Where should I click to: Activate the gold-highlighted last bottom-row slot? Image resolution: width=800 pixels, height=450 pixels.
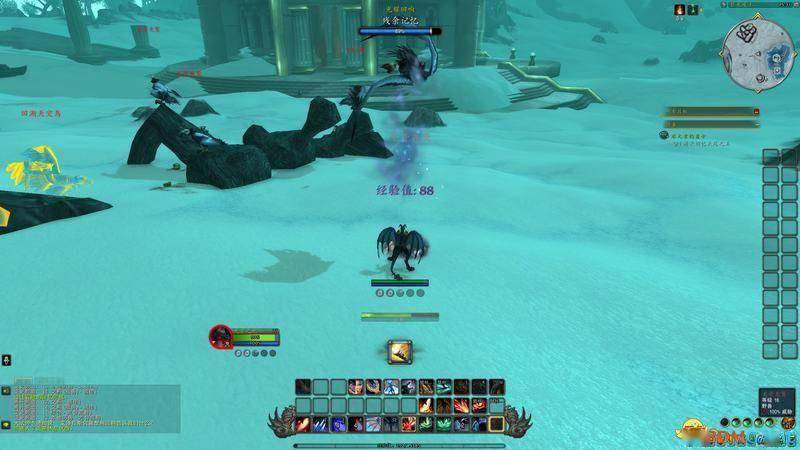click(x=497, y=424)
